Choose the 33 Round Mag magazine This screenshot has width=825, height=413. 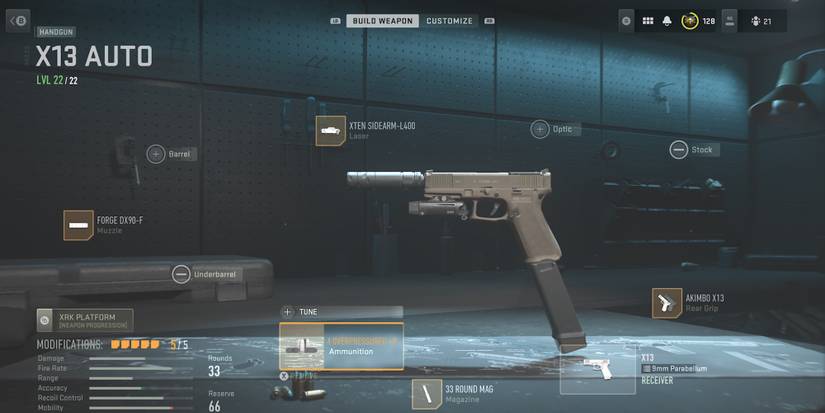428,394
